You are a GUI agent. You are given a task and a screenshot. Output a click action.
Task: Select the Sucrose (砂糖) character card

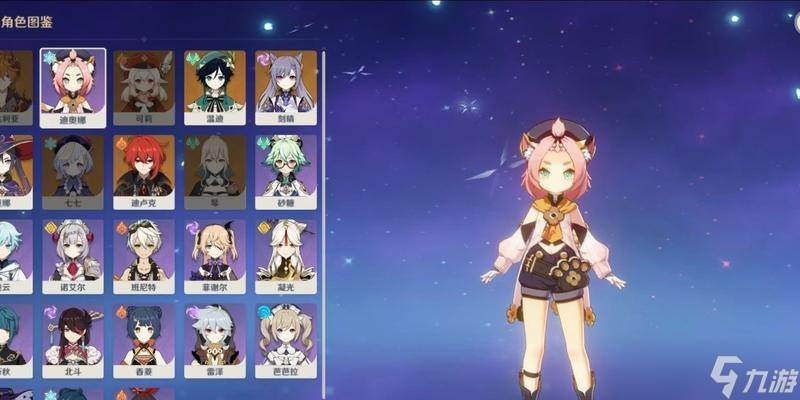285,170
